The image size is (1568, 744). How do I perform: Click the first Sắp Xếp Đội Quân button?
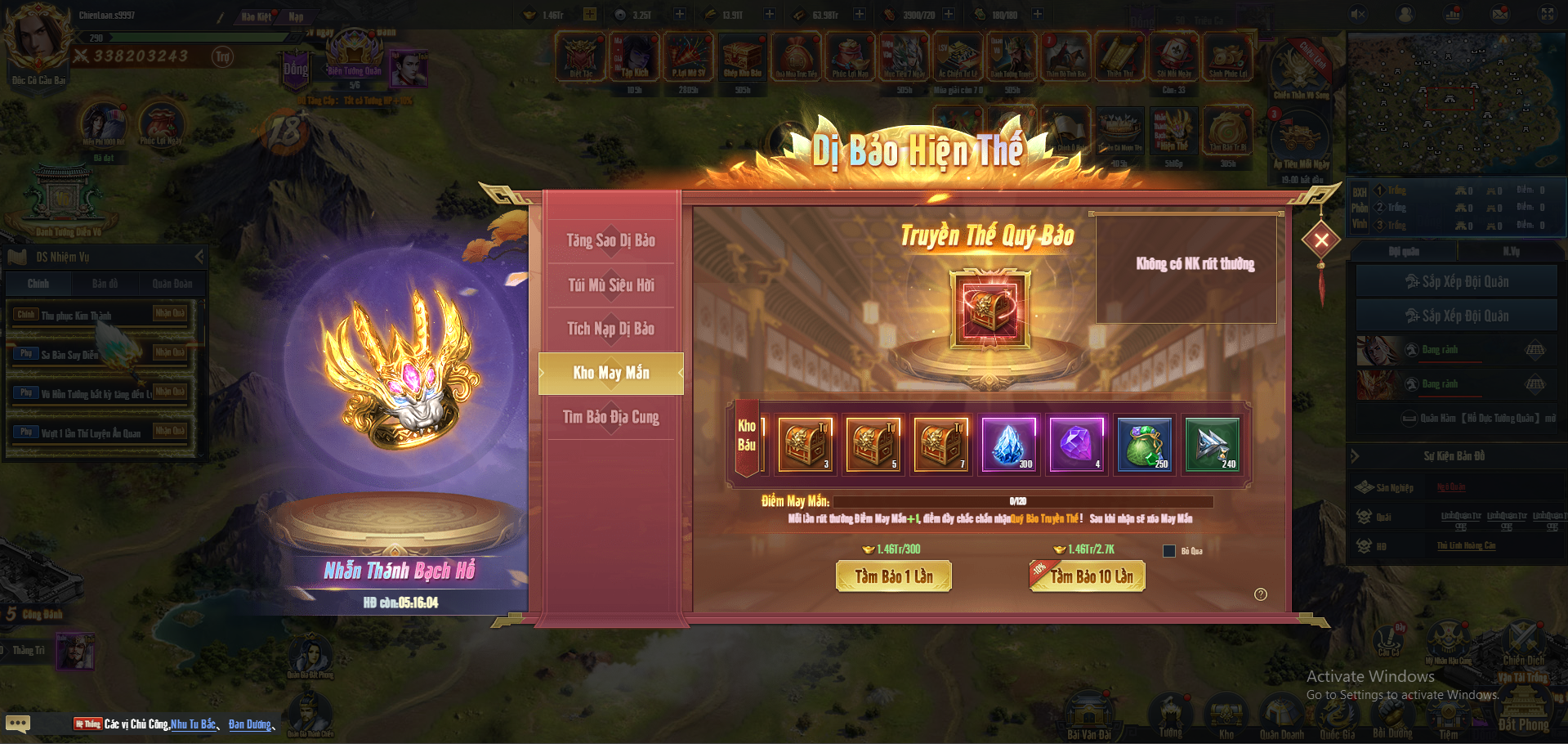1456,281
